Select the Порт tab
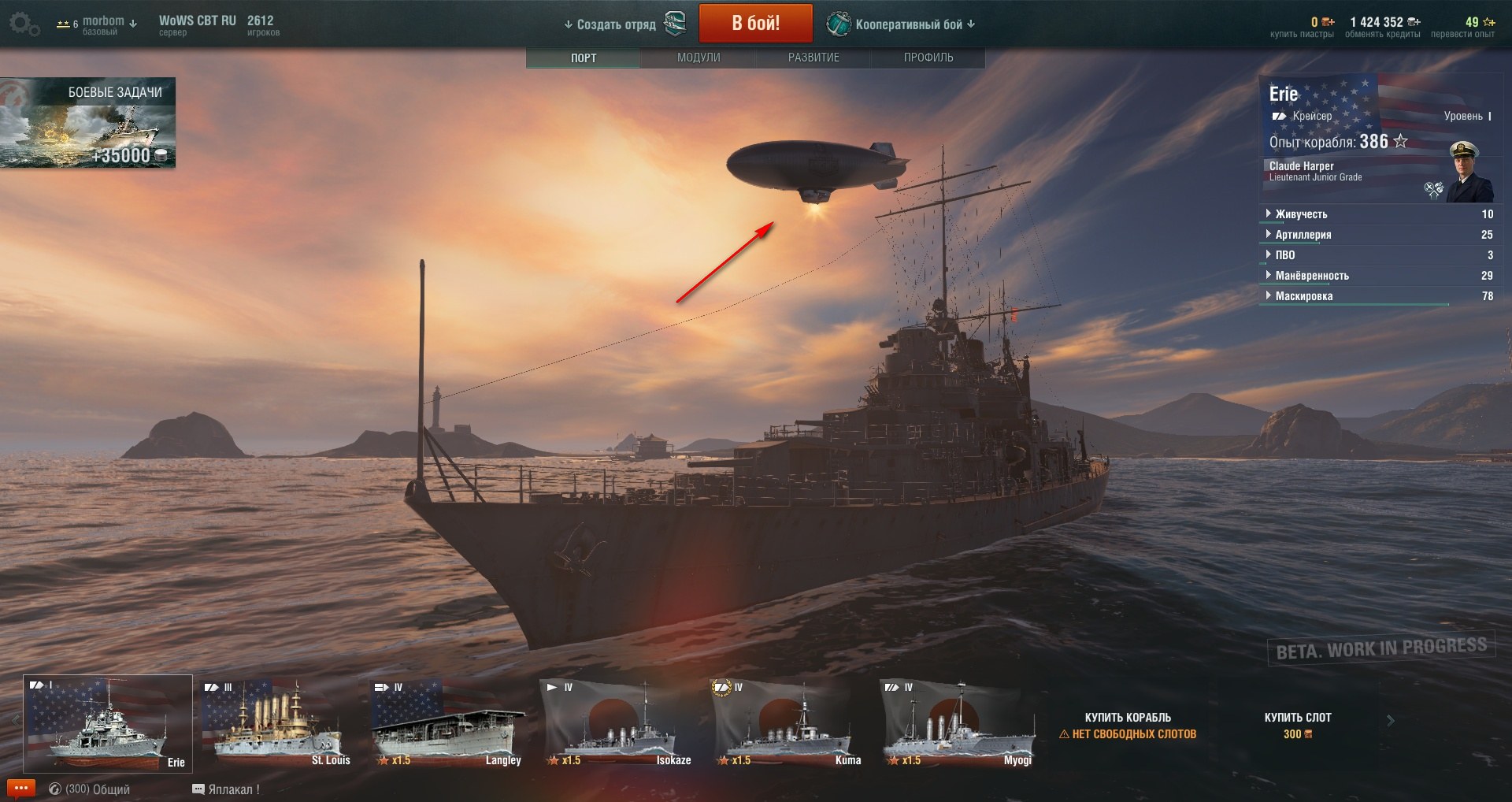Image resolution: width=1512 pixels, height=802 pixels. (x=584, y=58)
